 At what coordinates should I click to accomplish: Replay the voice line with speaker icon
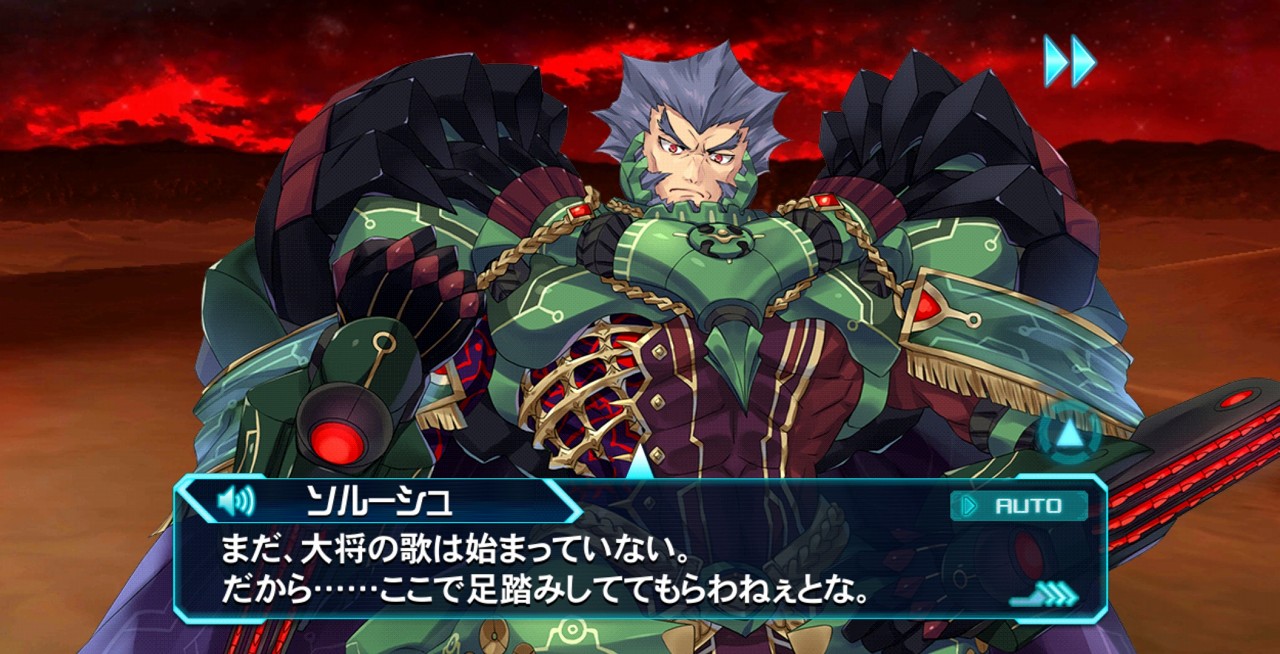(236, 500)
